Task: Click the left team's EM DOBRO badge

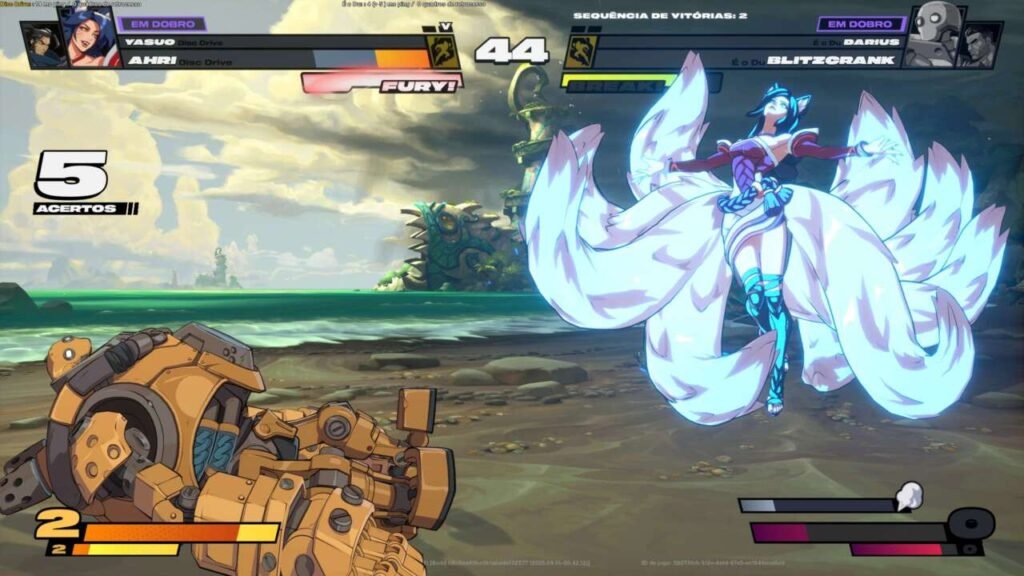Action: [x=162, y=23]
